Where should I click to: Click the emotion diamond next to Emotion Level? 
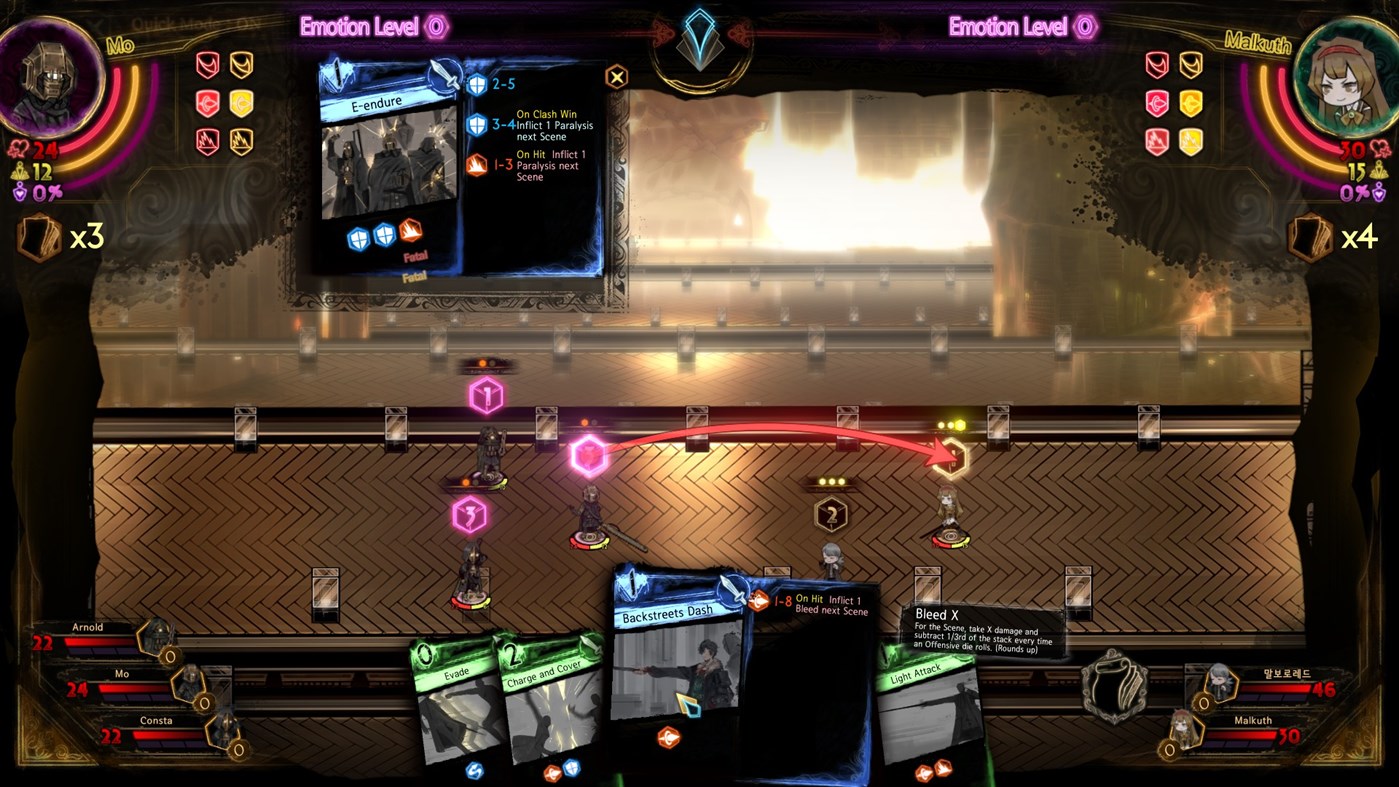click(435, 27)
